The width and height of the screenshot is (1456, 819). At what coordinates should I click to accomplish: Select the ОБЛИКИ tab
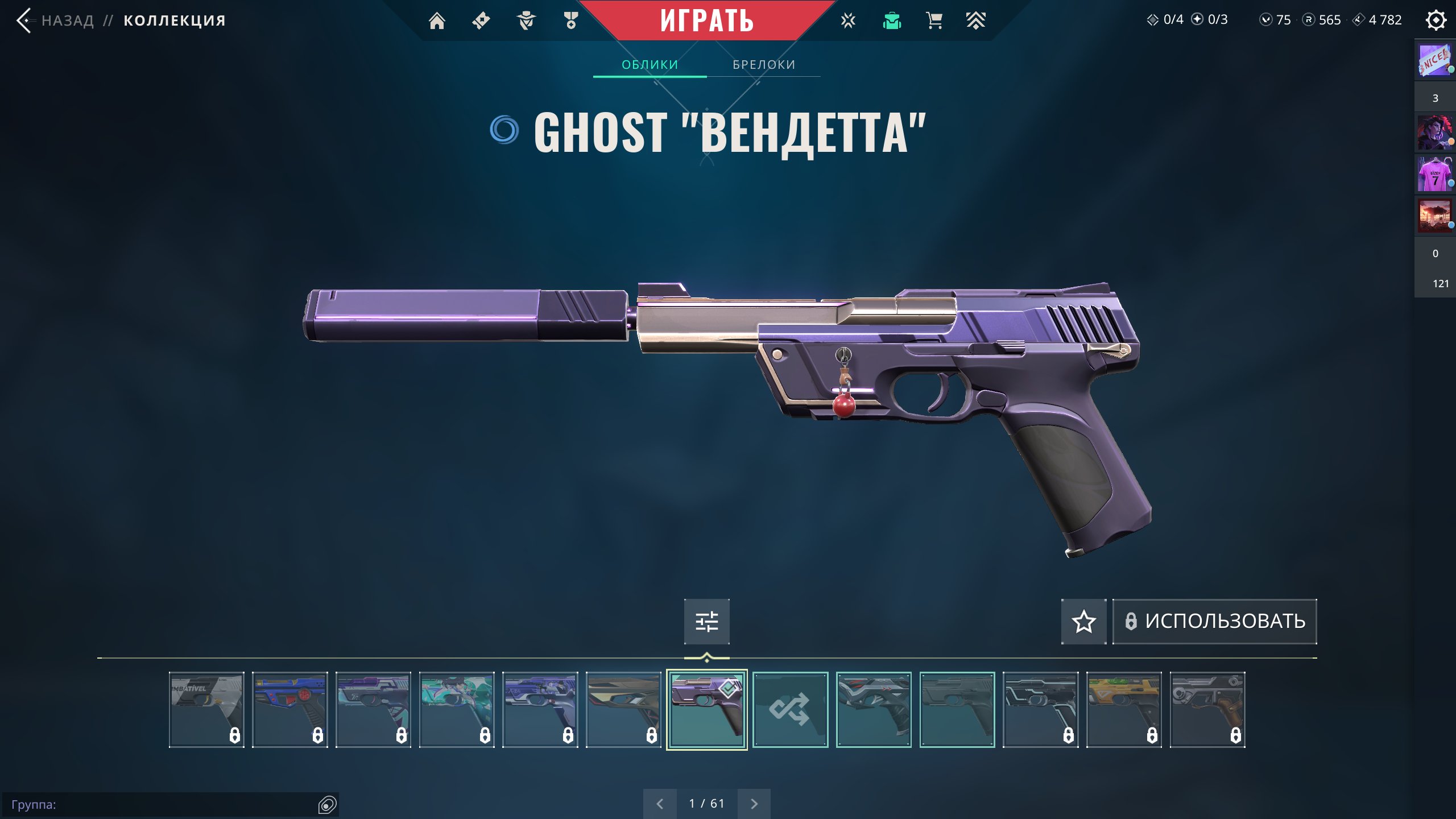[650, 65]
